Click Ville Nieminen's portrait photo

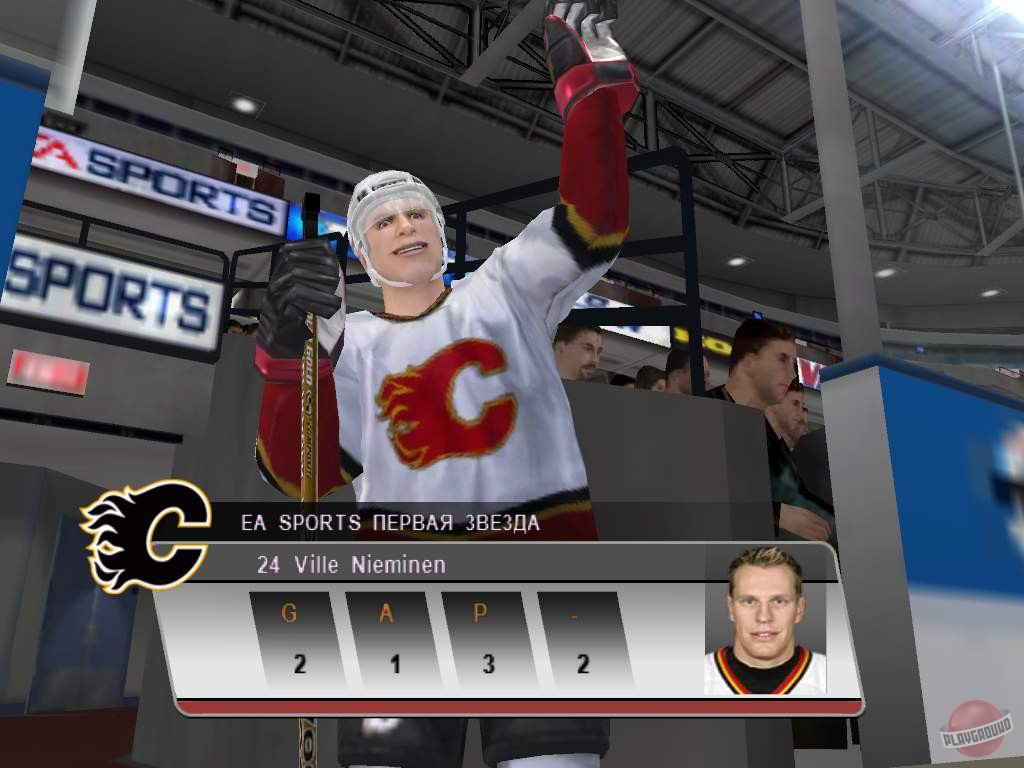pos(765,622)
